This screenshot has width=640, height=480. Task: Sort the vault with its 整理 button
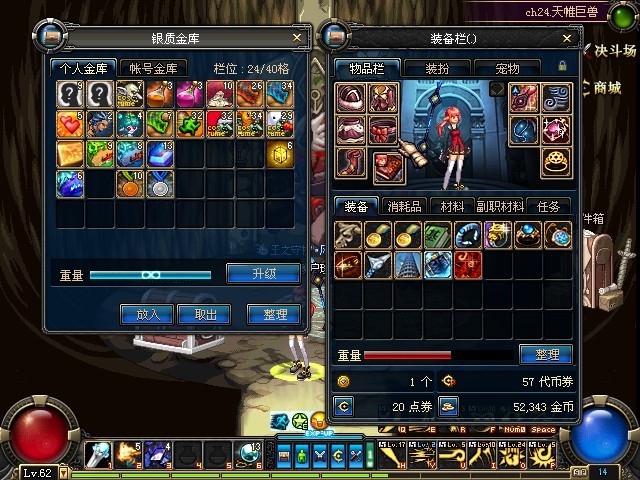pos(273,314)
